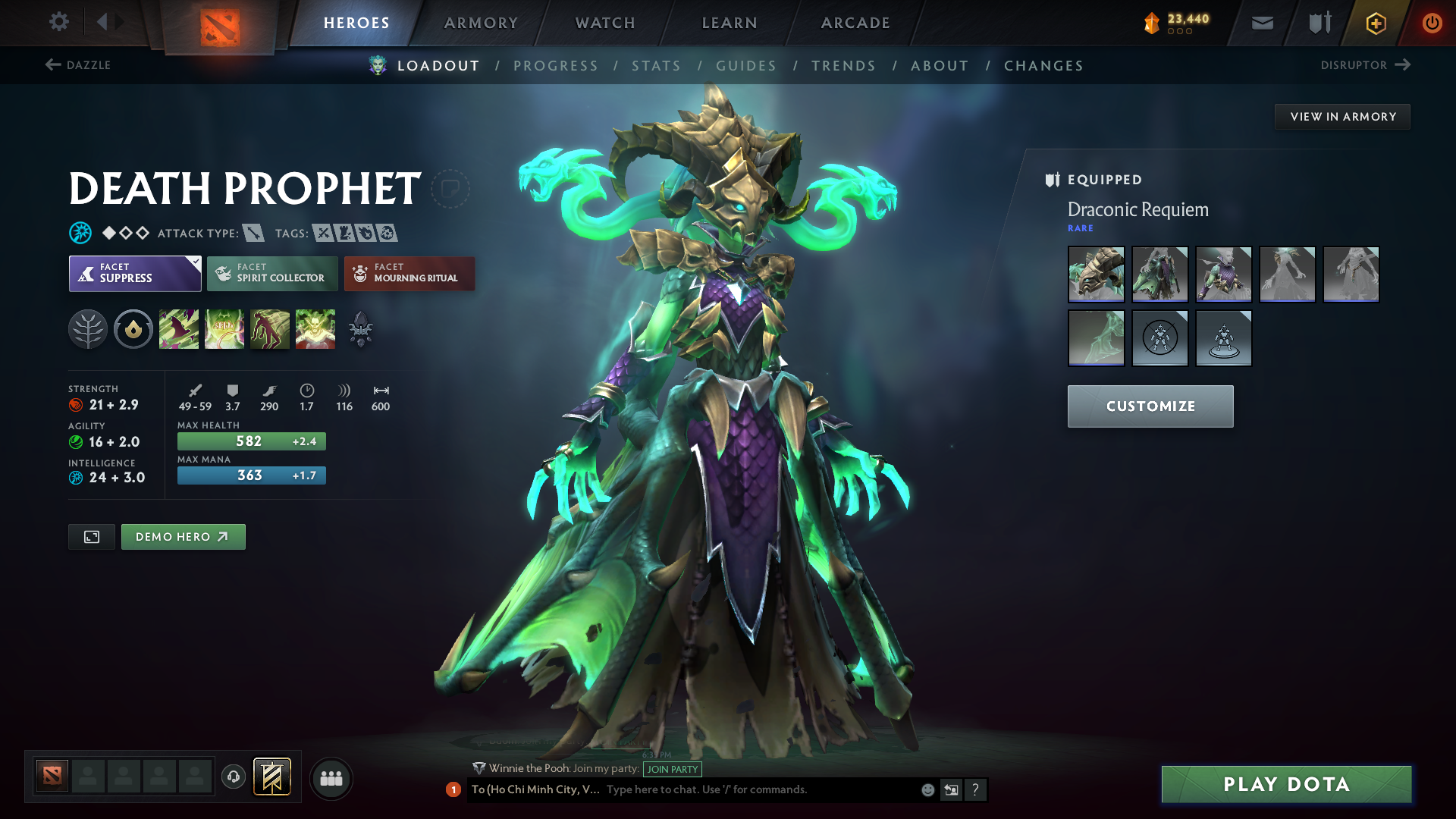The width and height of the screenshot is (1456, 819).
Task: Click the armory shield-and-sword icon
Action: coord(1318,23)
